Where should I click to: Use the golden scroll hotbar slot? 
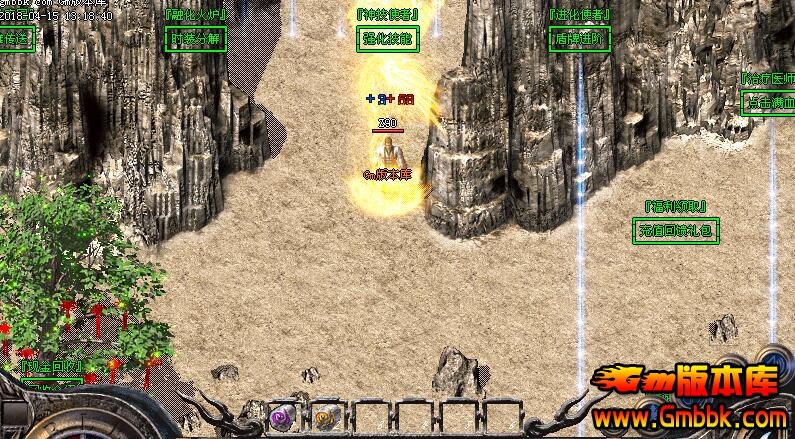pyautogui.click(x=324, y=417)
